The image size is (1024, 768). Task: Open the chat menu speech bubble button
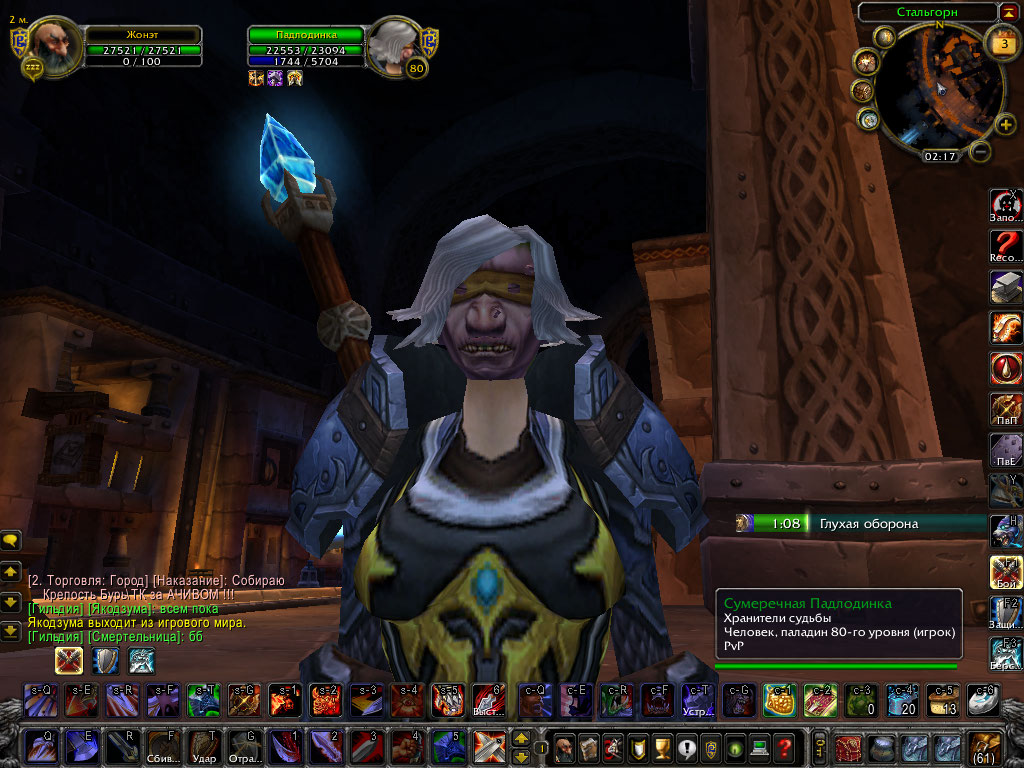coord(12,540)
